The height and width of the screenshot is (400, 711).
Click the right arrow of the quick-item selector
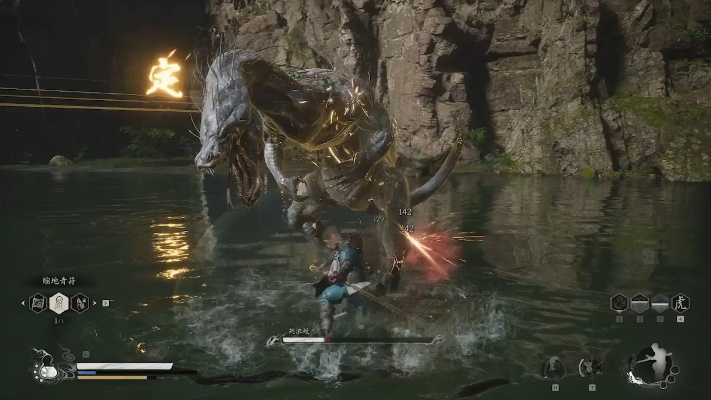[95, 302]
